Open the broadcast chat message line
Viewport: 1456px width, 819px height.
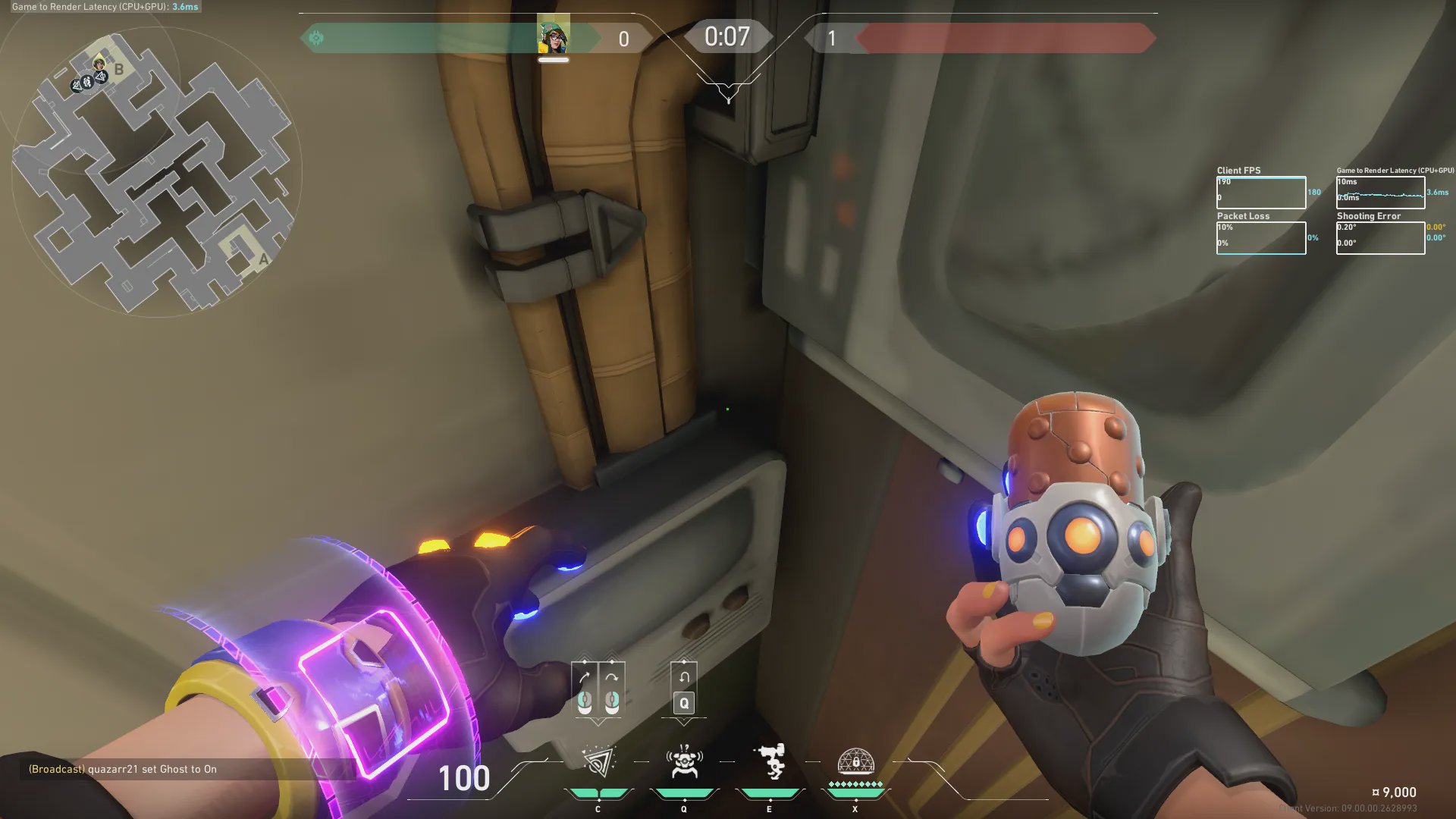click(123, 769)
